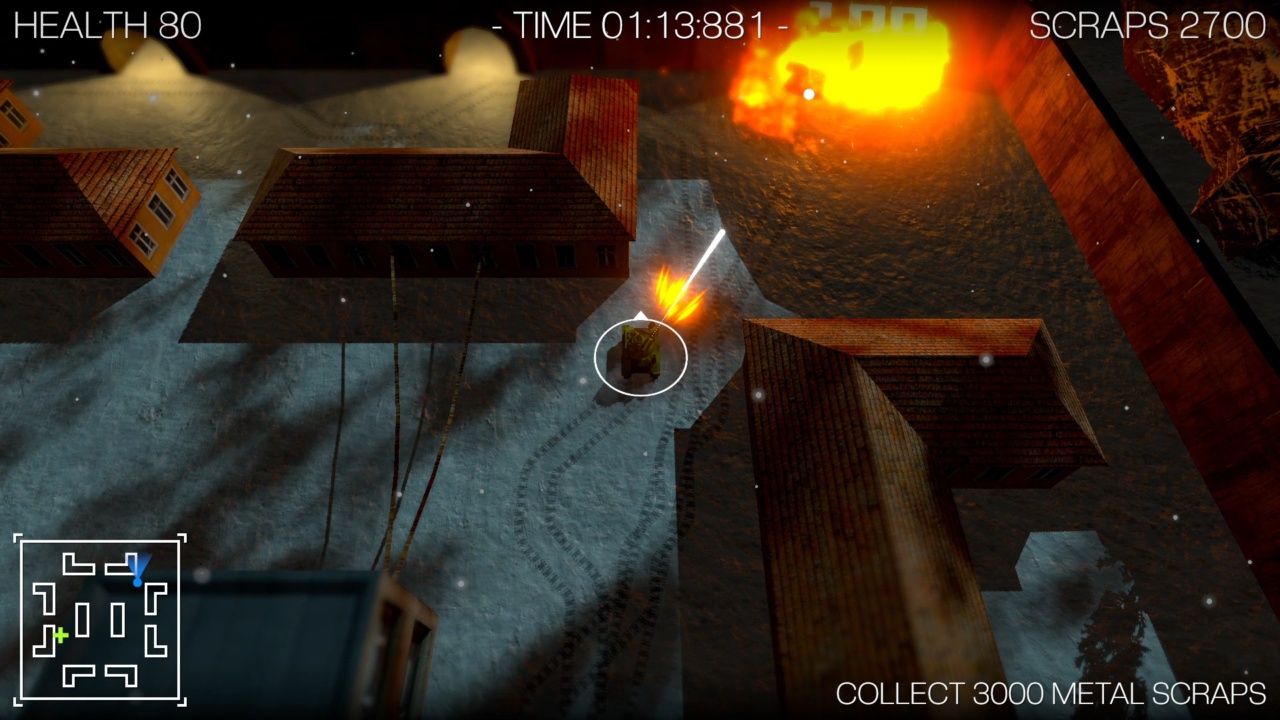Click the central building block on the minimap
The image size is (1280, 720).
tap(85, 618)
